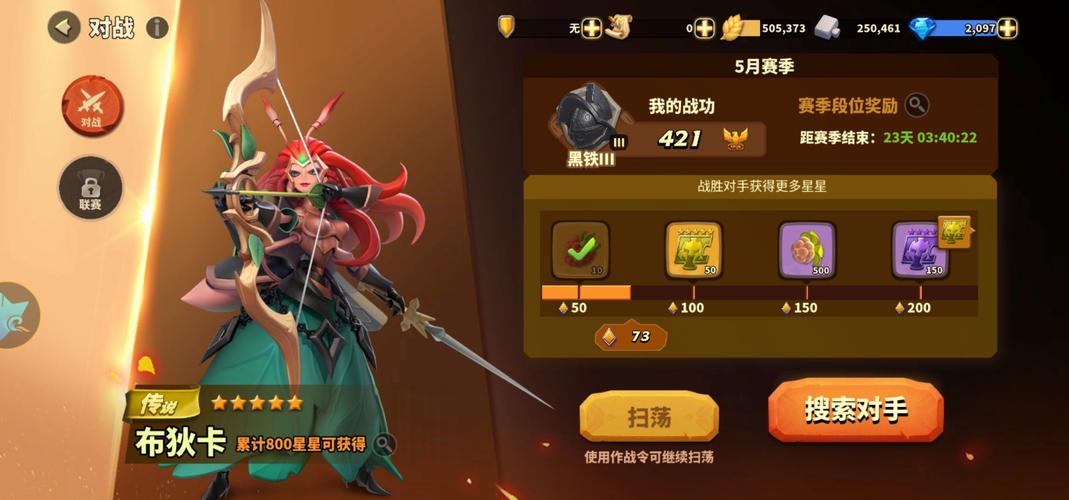The width and height of the screenshot is (1069, 500).
Task: Open the blue creature side panel icon
Action: tap(17, 315)
